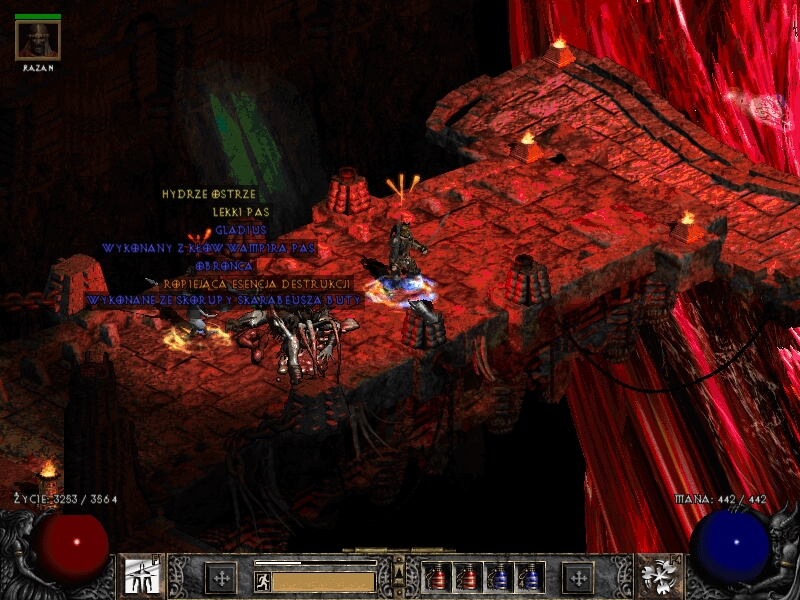Open the left-click attack skill selector
The image size is (800, 600).
pos(140,577)
